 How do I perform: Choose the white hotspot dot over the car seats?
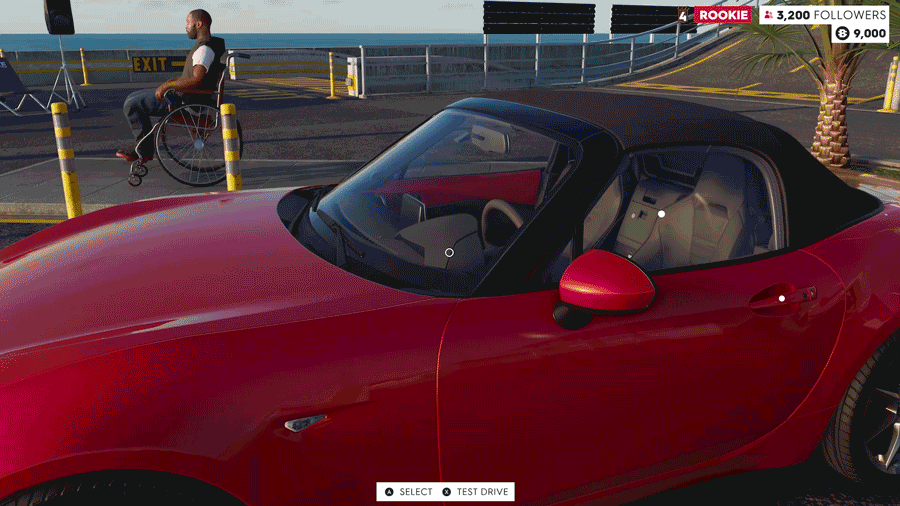(x=661, y=214)
